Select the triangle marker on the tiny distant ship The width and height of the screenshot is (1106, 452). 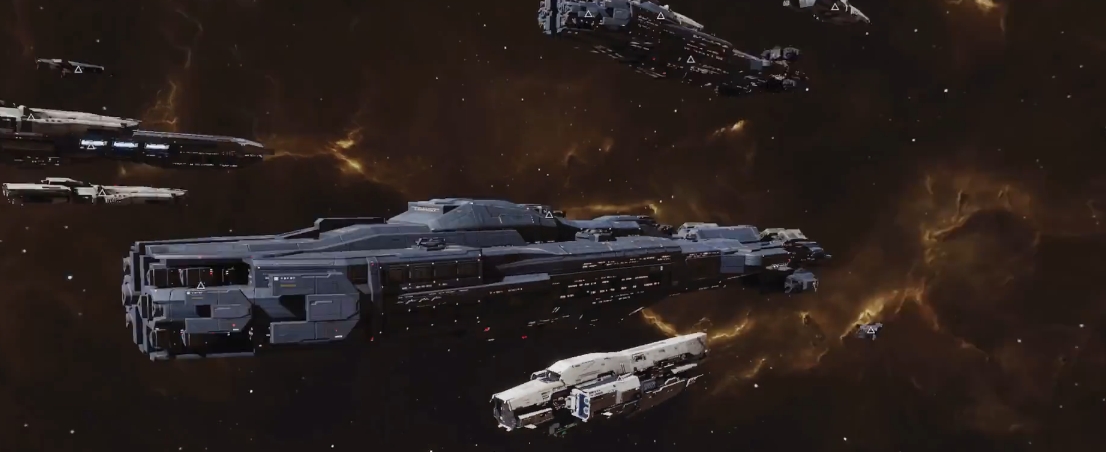(x=870, y=329)
